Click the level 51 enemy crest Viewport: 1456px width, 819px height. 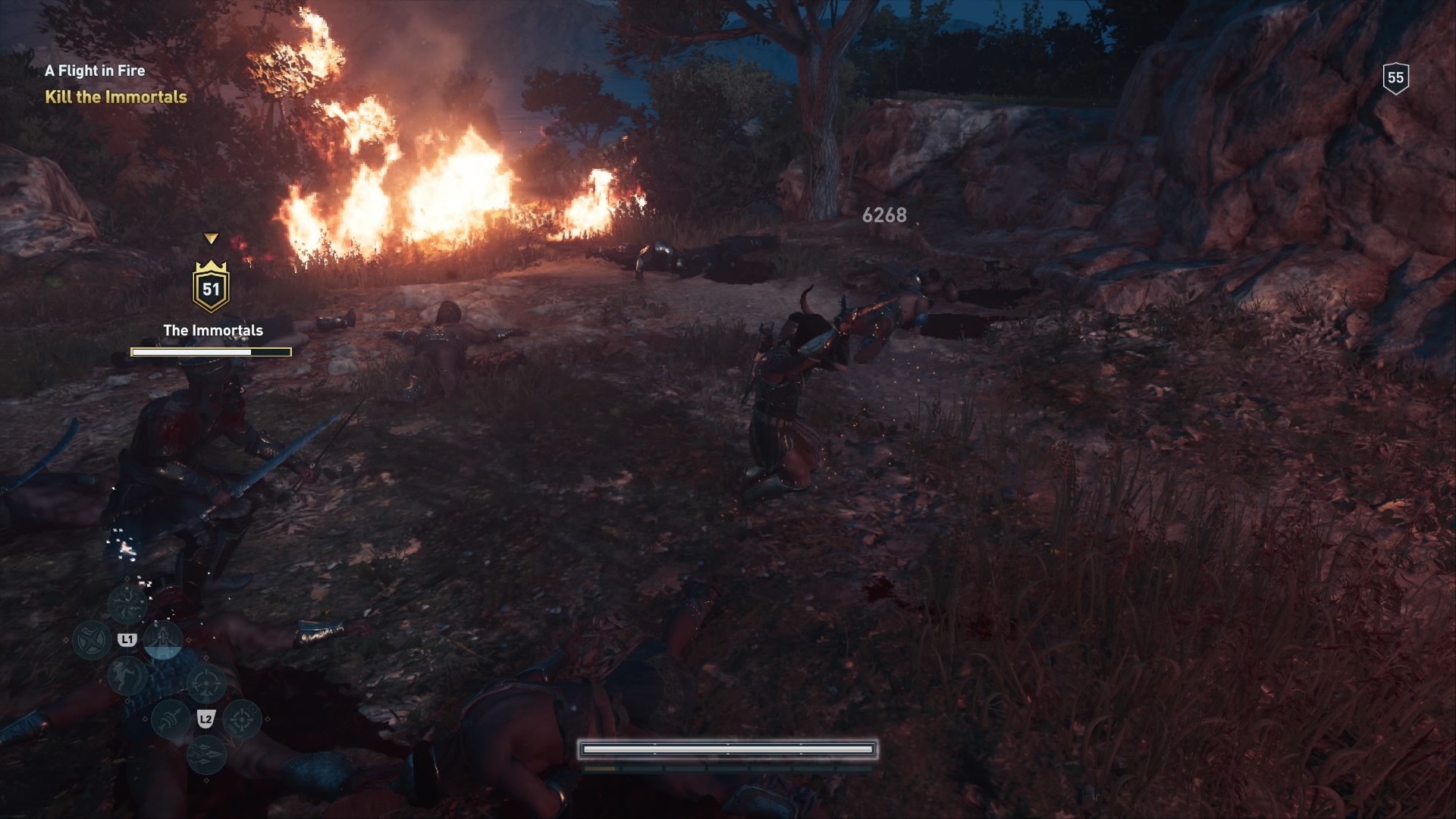click(212, 288)
